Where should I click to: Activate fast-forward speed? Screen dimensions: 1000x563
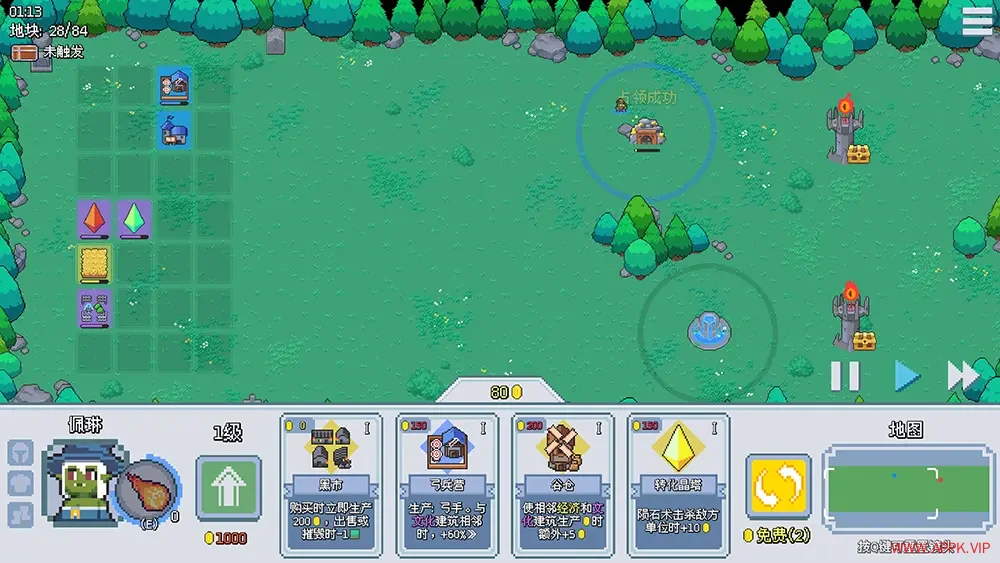962,376
